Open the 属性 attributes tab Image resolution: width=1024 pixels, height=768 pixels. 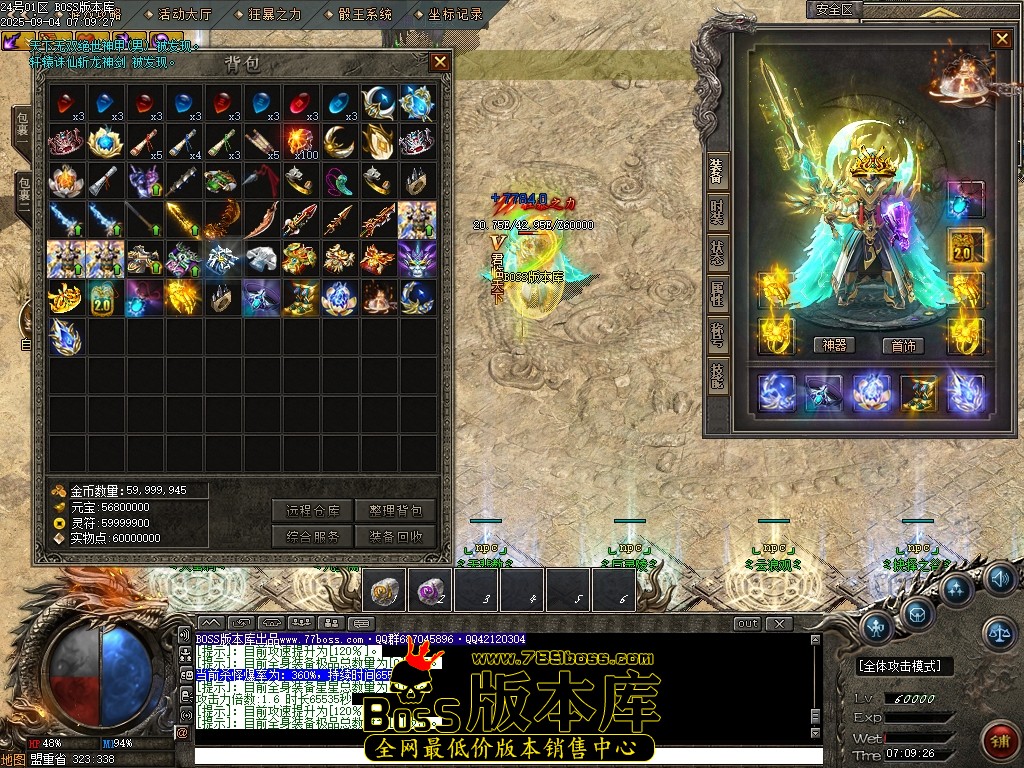coord(717,293)
